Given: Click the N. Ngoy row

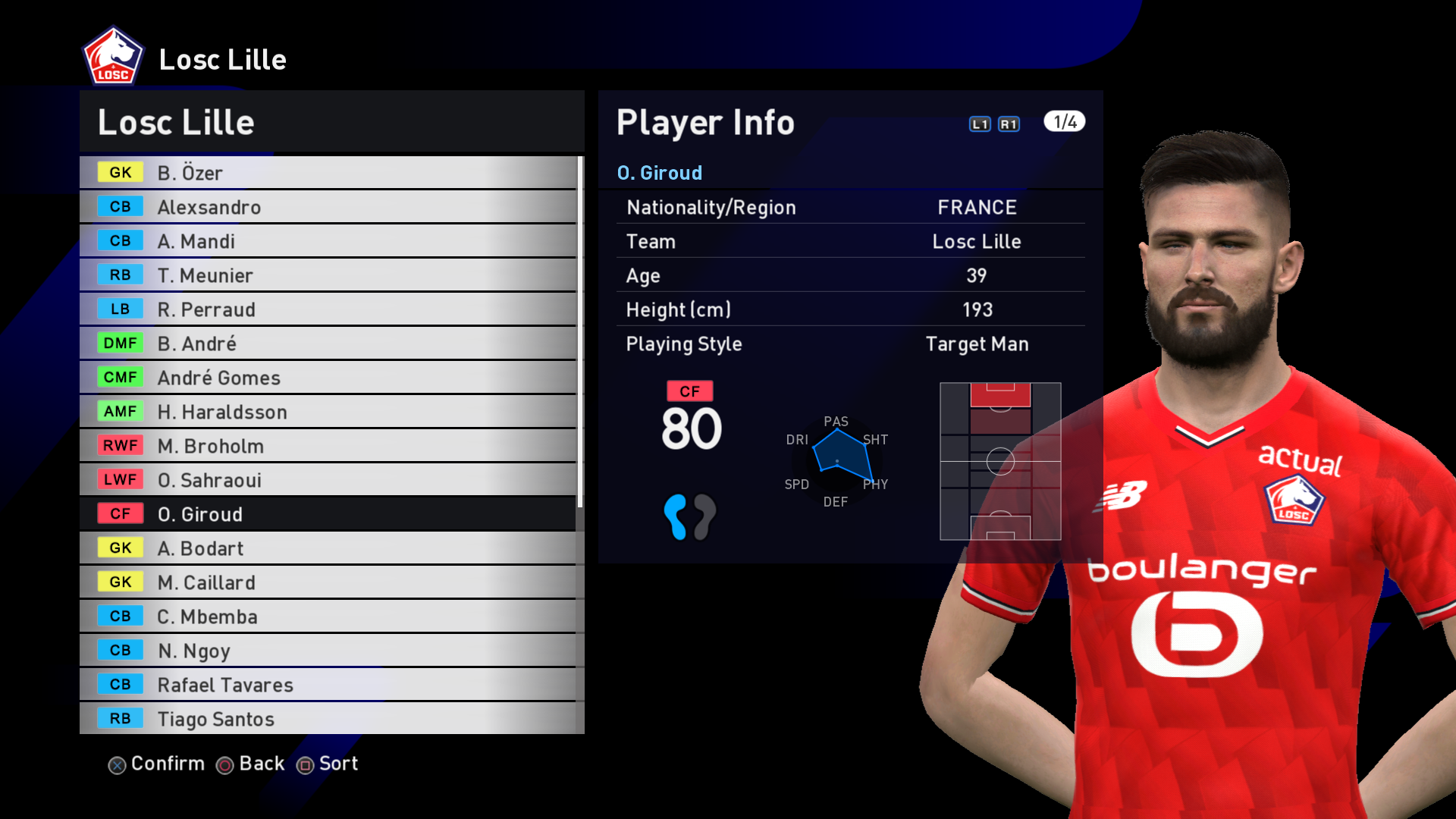Looking at the screenshot, I should pyautogui.click(x=328, y=651).
